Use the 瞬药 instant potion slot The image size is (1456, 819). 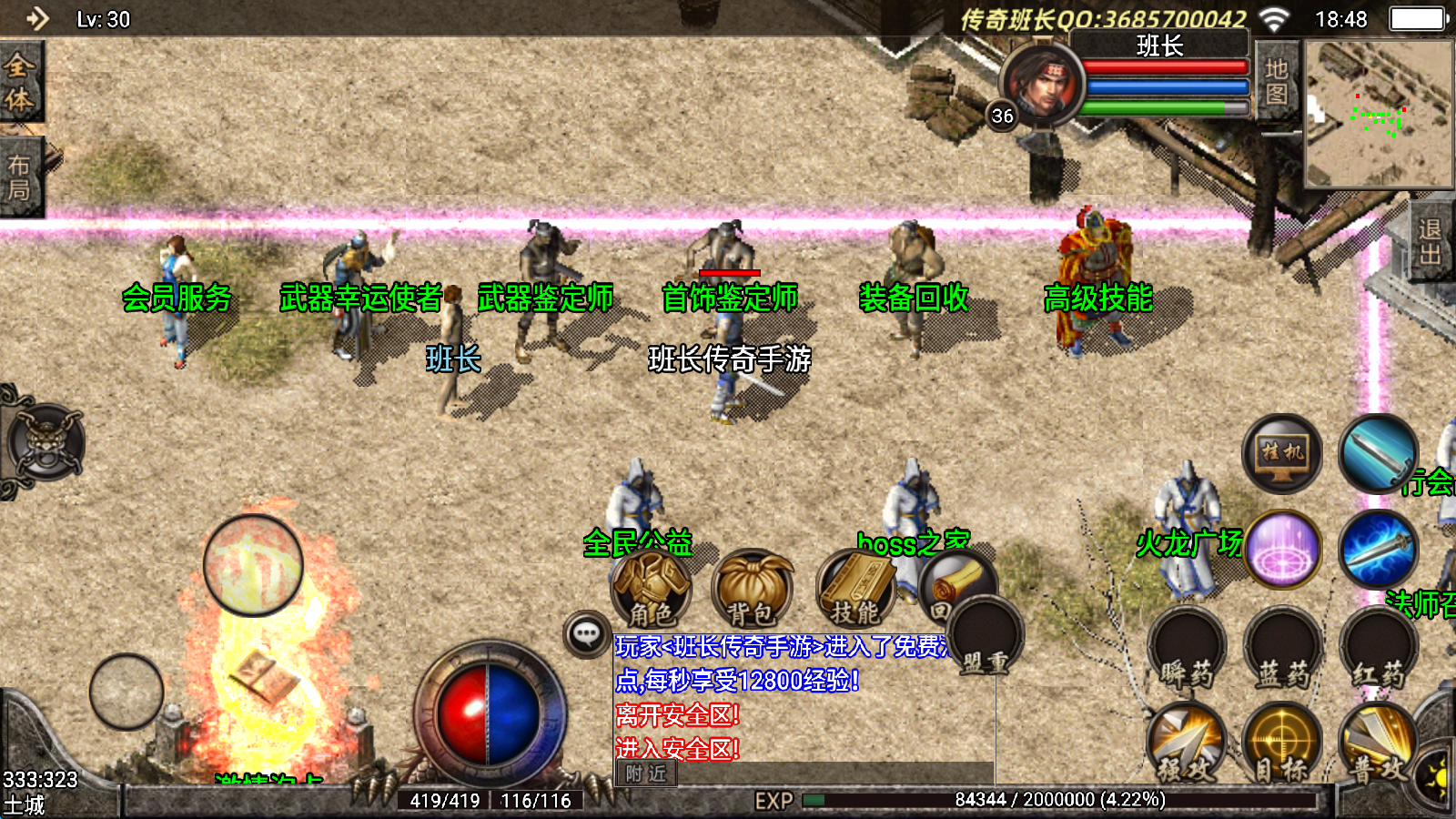pyautogui.click(x=1187, y=648)
